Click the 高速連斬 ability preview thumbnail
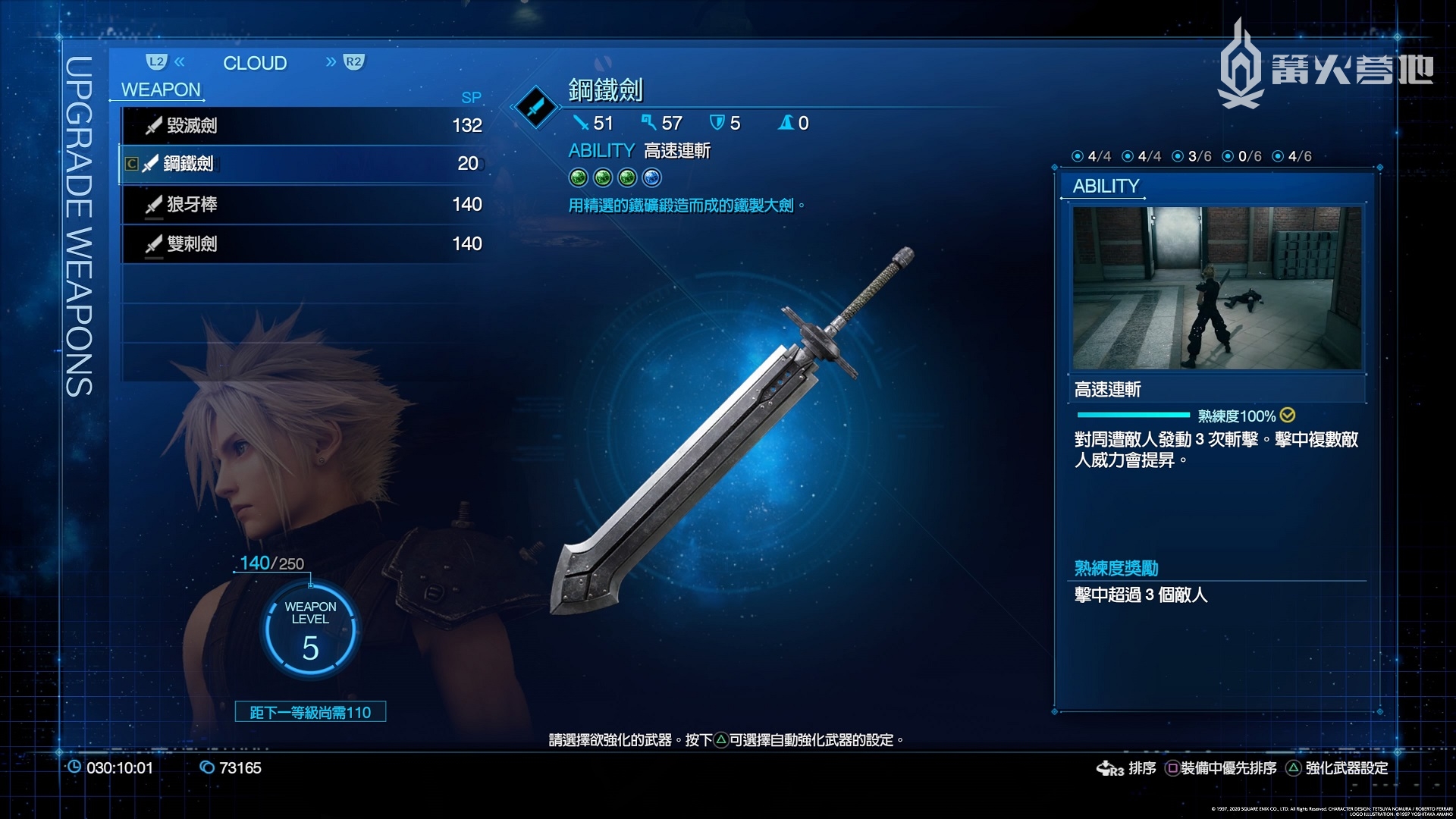Image resolution: width=1456 pixels, height=819 pixels. tap(1216, 288)
